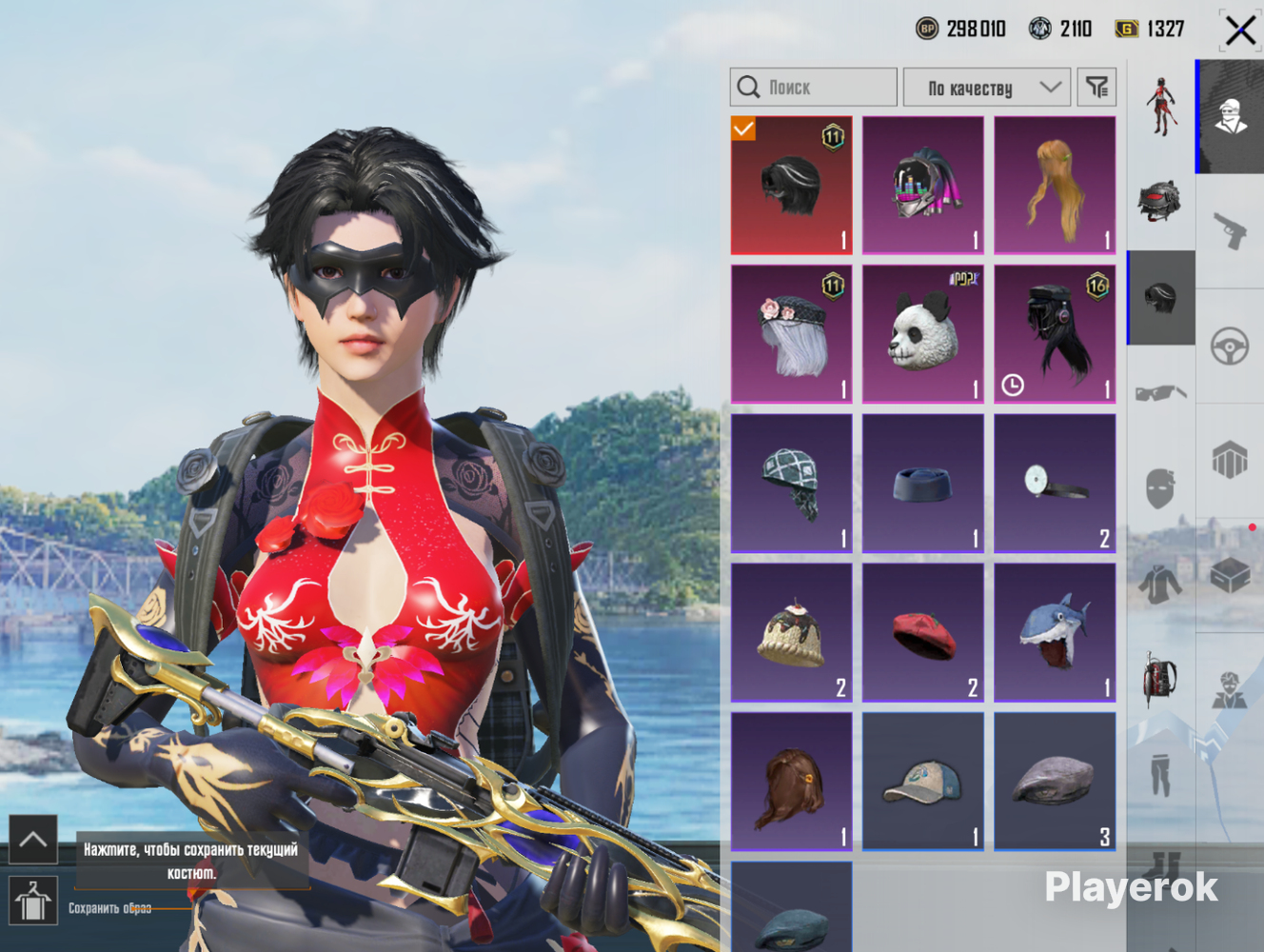The height and width of the screenshot is (952, 1264).
Task: Switch to the glasses category tab
Action: pos(1161,392)
